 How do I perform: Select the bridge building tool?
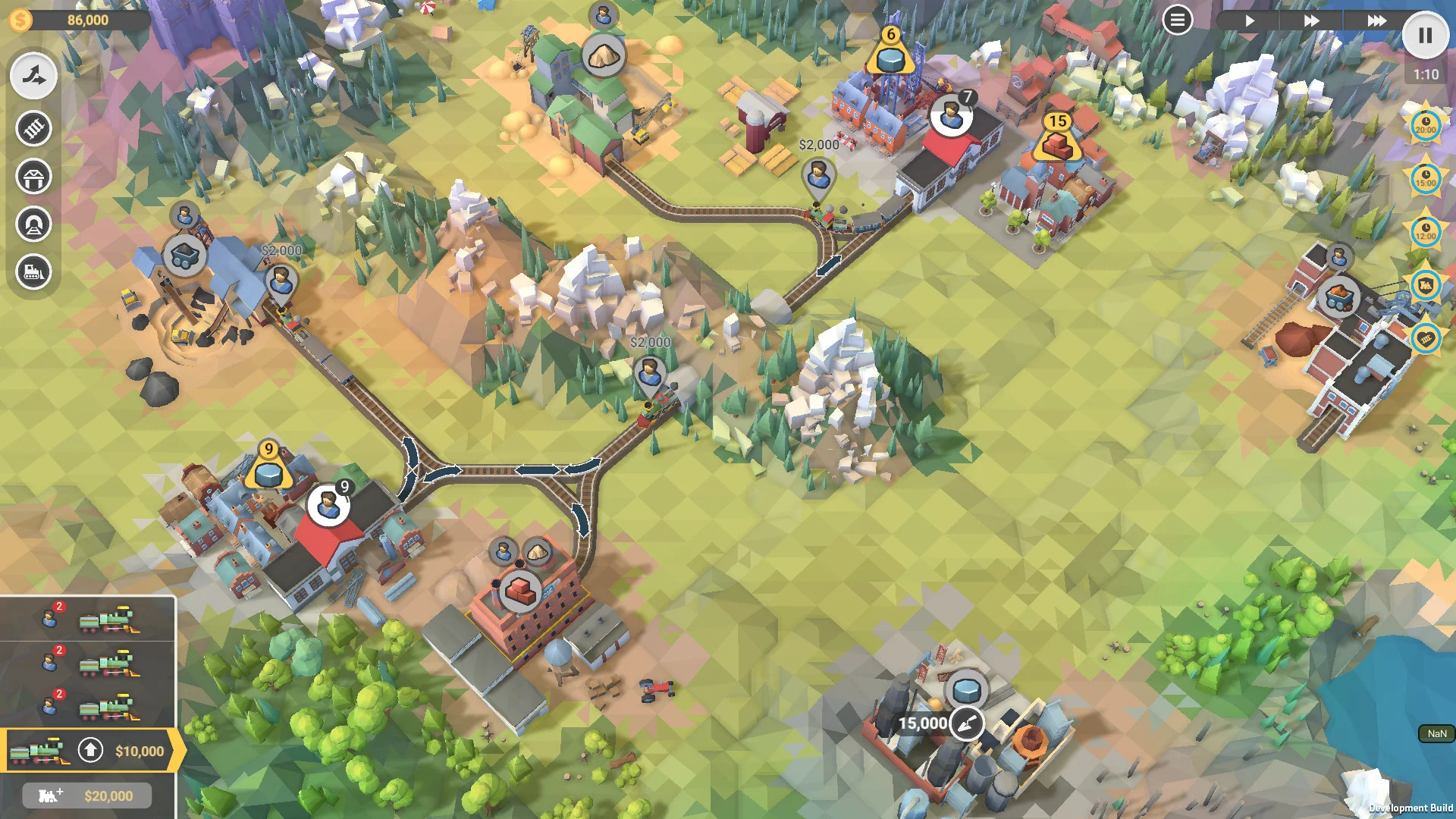(x=33, y=177)
